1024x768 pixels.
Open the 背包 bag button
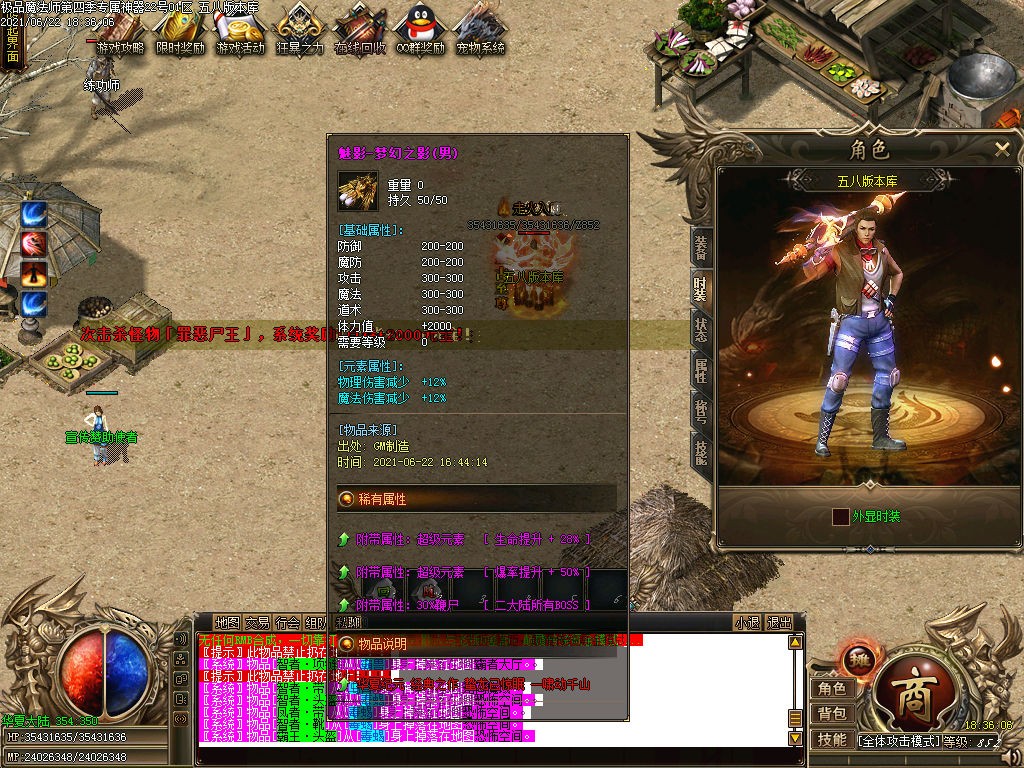(832, 713)
